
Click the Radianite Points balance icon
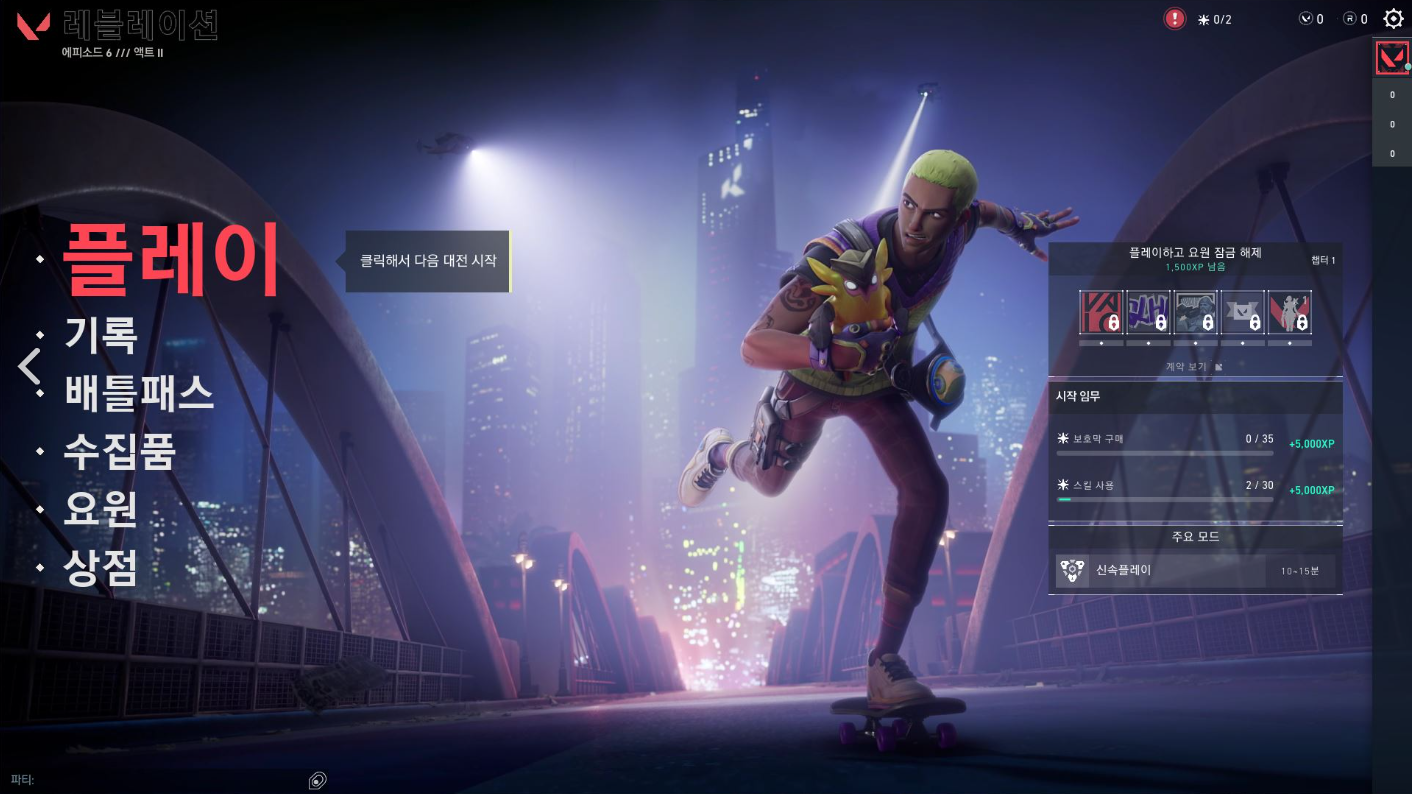(x=1349, y=19)
